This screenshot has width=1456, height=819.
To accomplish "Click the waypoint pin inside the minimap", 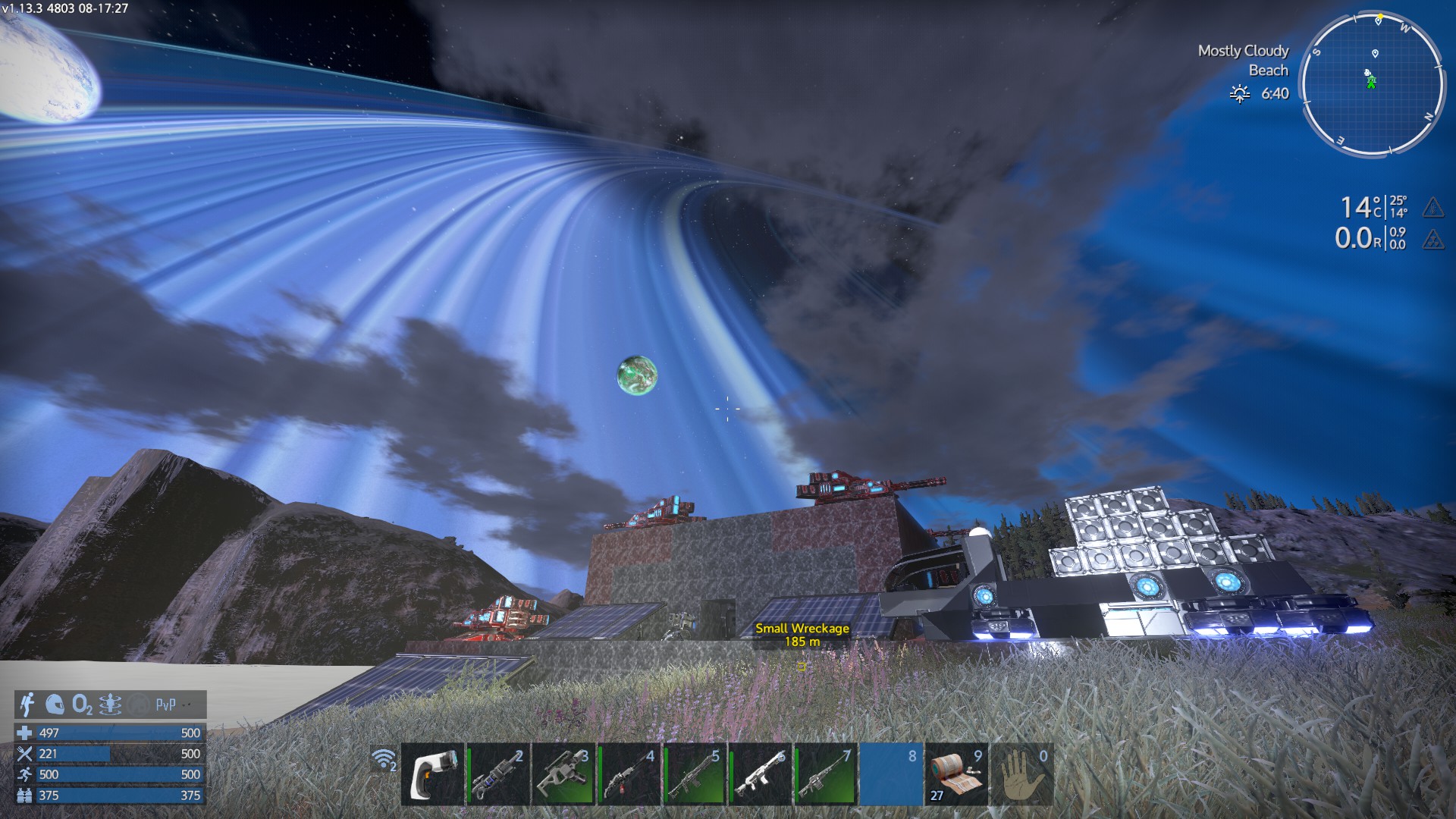I will pos(1375,53).
